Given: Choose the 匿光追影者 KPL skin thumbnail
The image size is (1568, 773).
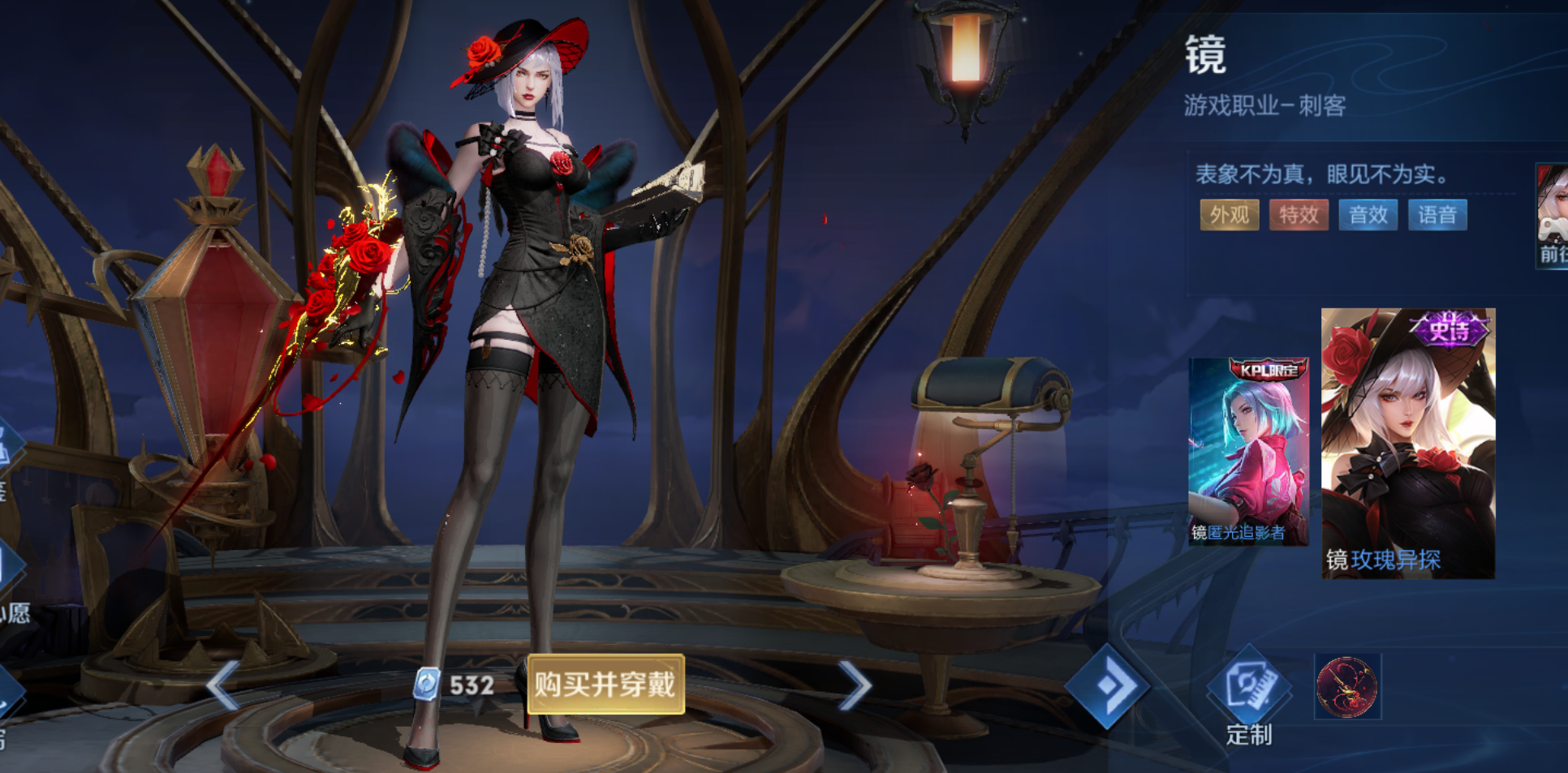Looking at the screenshot, I should (1248, 450).
